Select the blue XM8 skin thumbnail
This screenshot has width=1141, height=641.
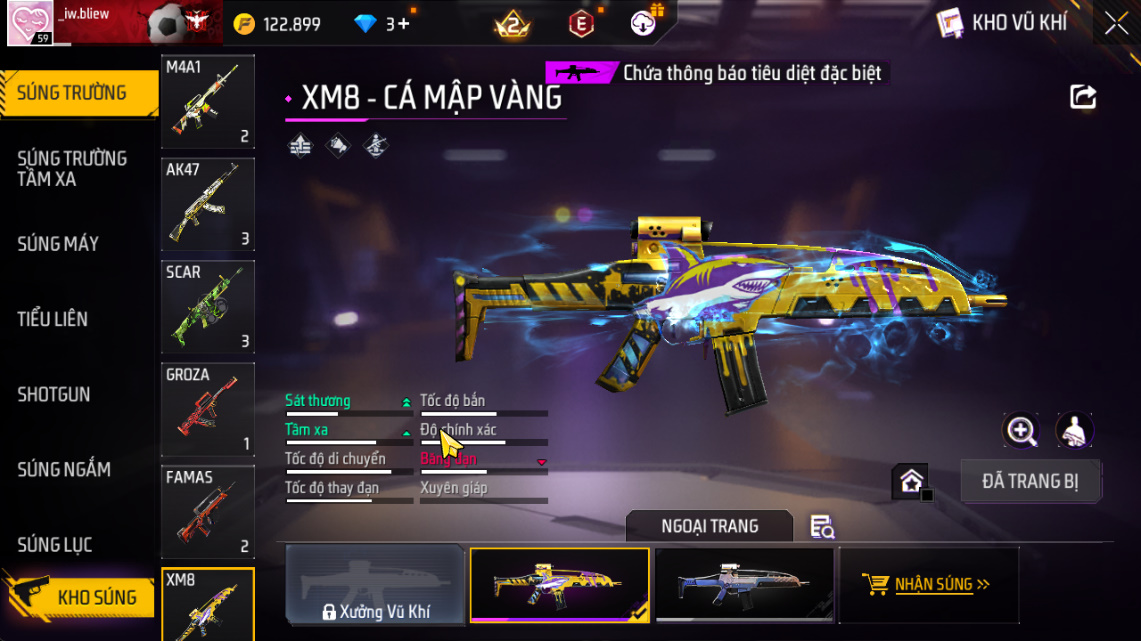tap(744, 586)
